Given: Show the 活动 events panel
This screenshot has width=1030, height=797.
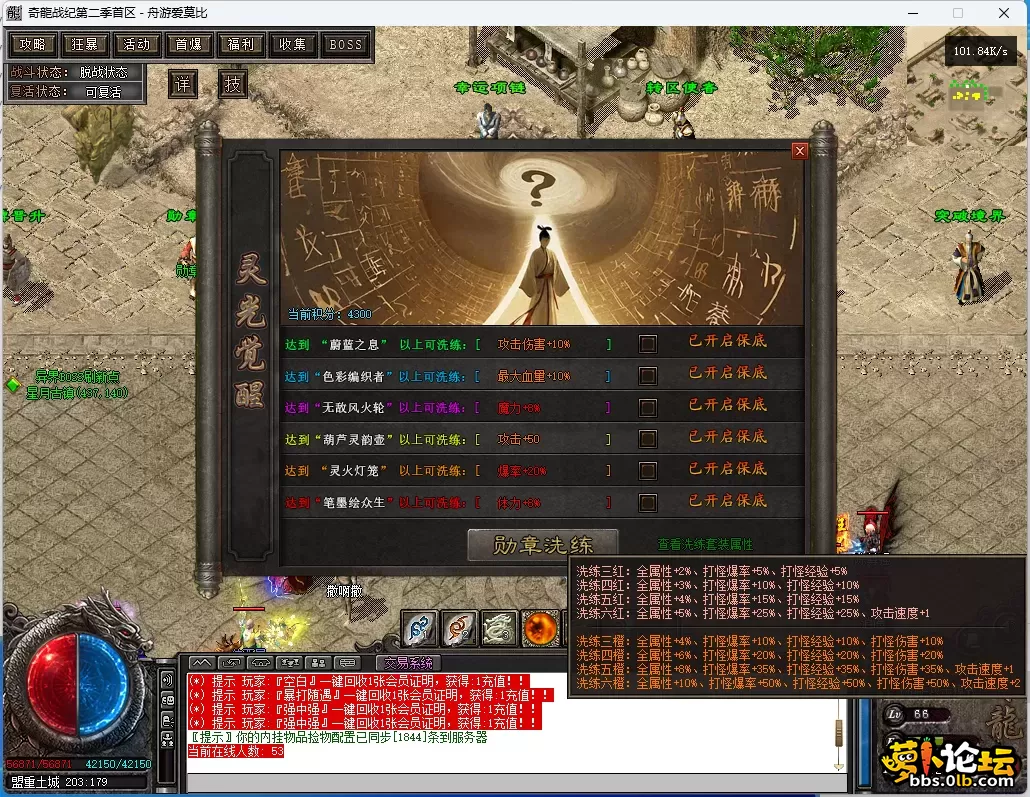Looking at the screenshot, I should coord(137,44).
